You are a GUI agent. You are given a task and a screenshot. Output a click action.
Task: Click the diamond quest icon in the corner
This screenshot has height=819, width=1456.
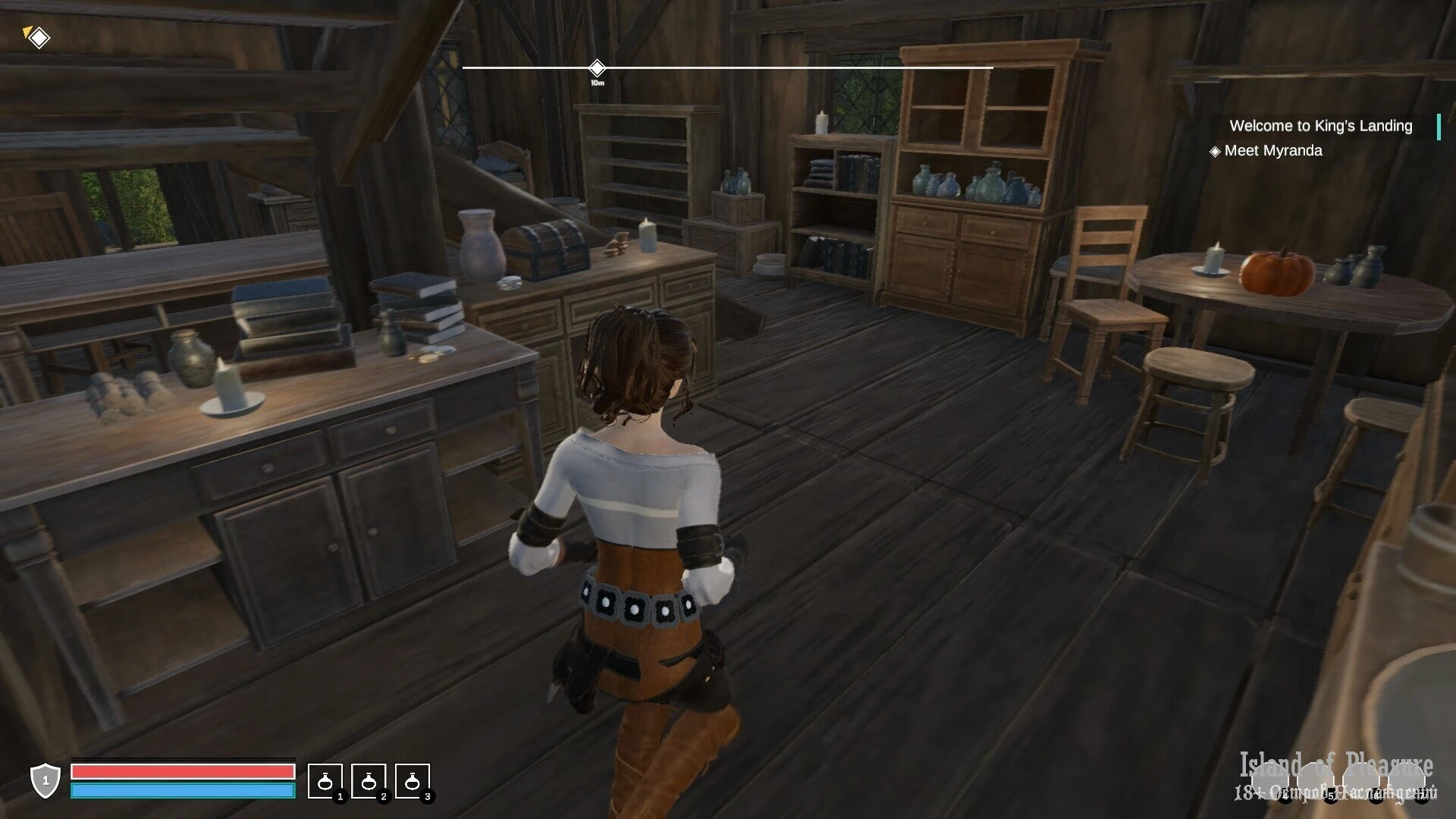38,36
